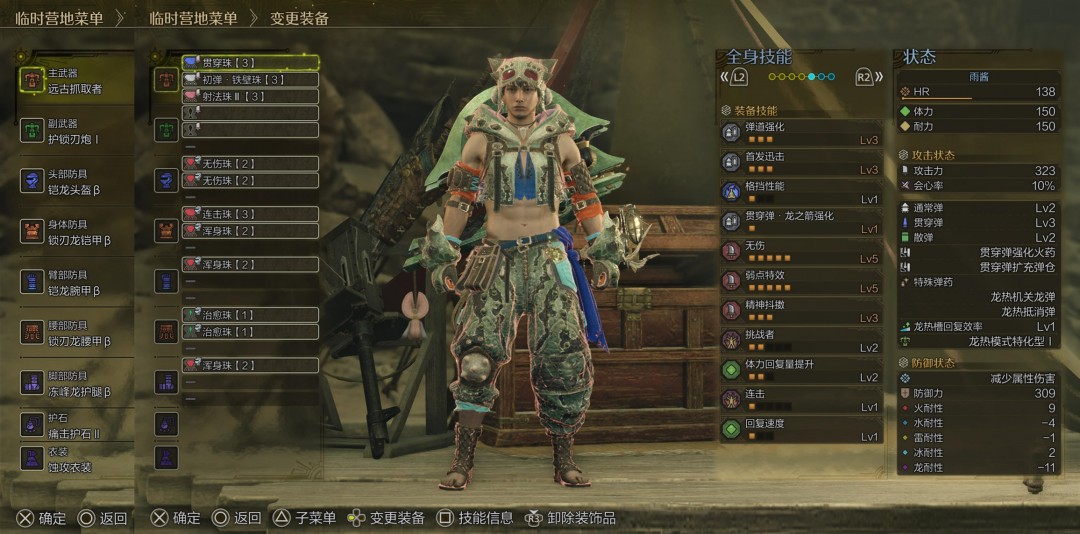1080x534 pixels.
Task: Choose the 射法珠 II【3】 decoration slot
Action: point(250,97)
